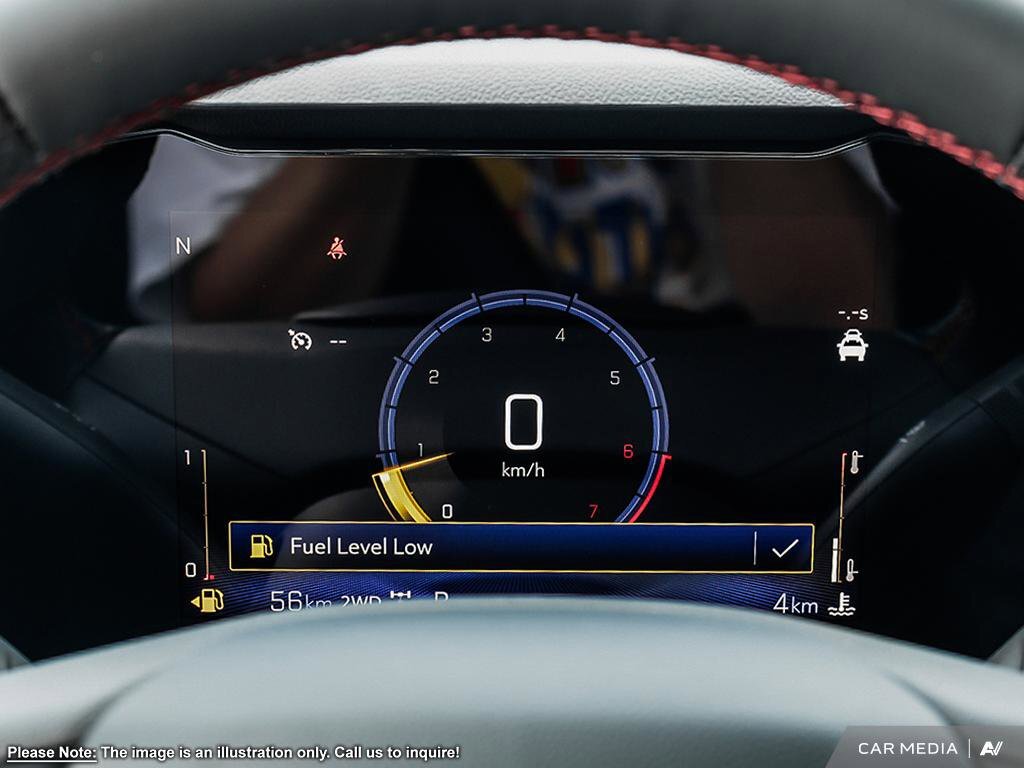
Task: Click the red seatbelt warning icon
Action: click(337, 248)
